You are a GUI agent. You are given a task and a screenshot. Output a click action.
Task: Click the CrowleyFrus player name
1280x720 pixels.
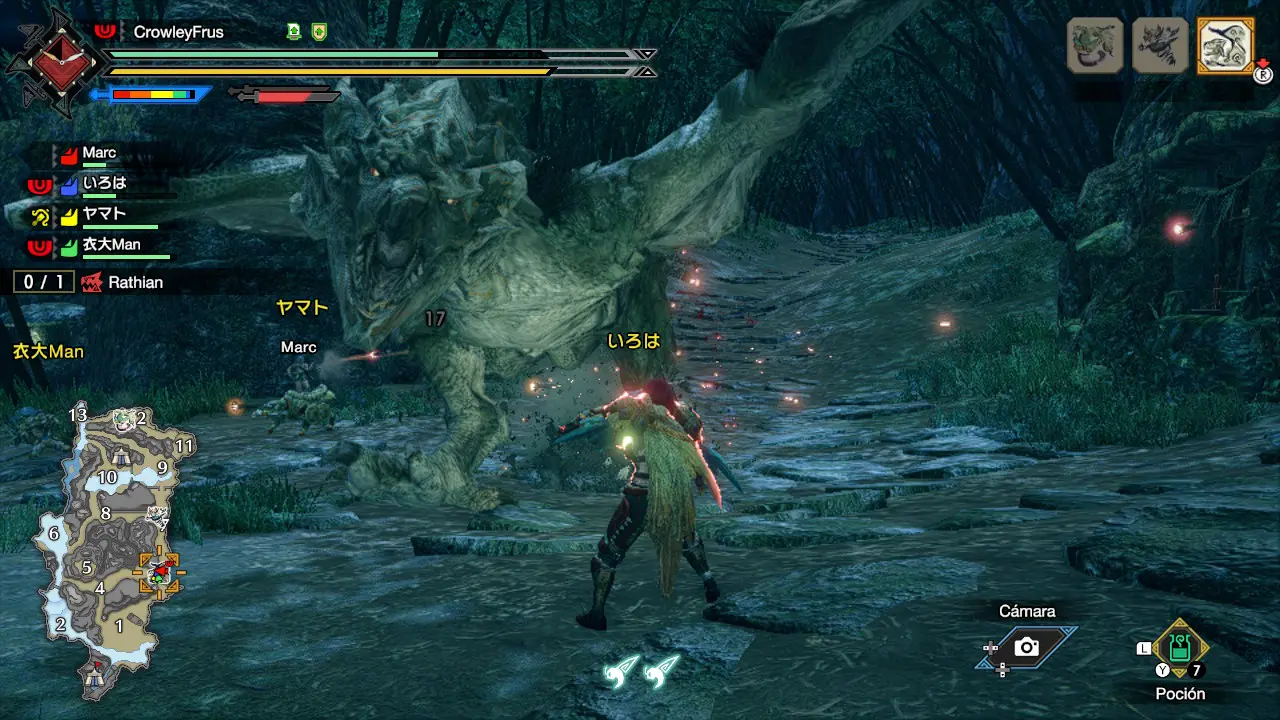[178, 32]
